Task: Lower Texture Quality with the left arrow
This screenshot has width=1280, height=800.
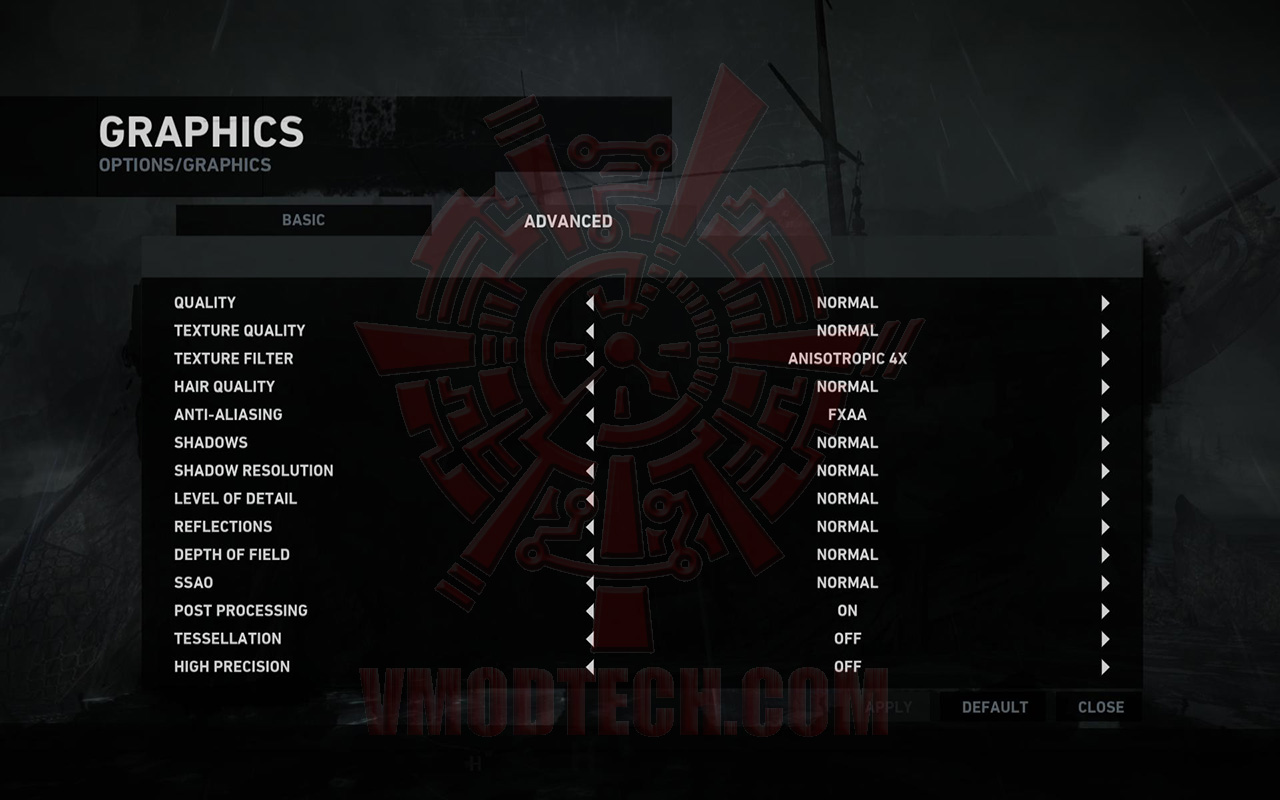Action: point(591,330)
